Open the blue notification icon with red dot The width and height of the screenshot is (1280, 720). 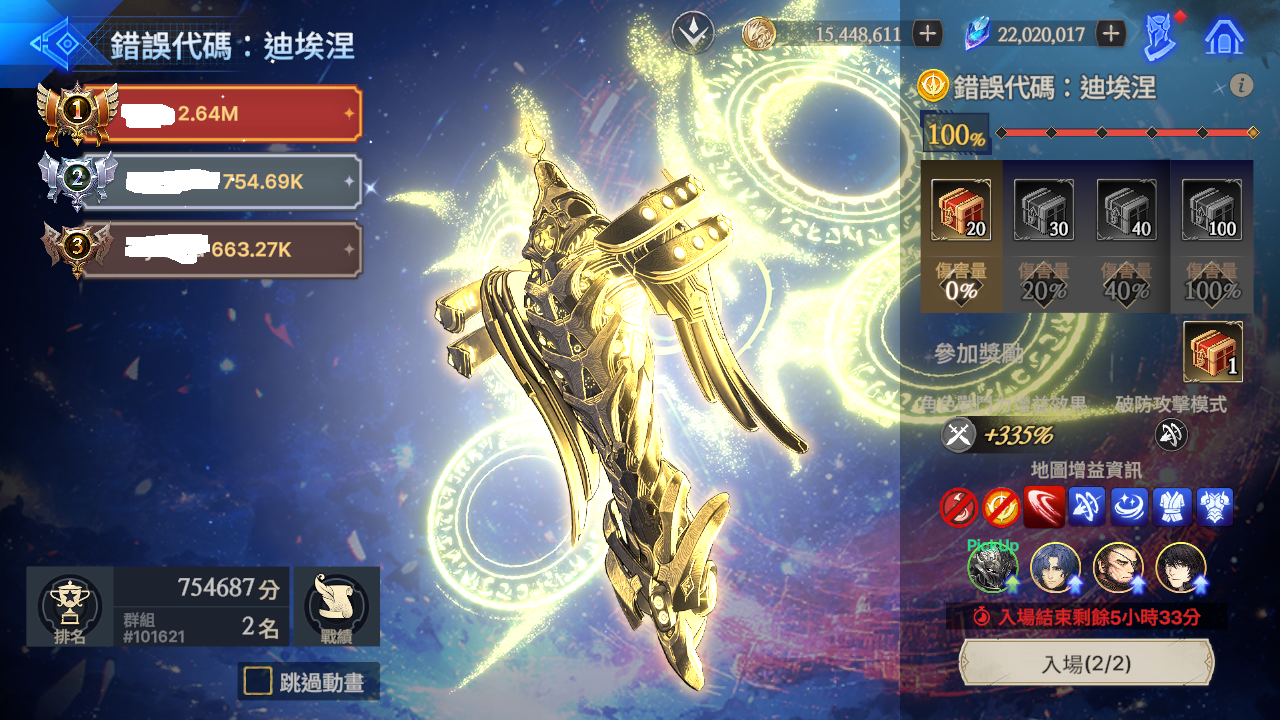click(x=1160, y=36)
